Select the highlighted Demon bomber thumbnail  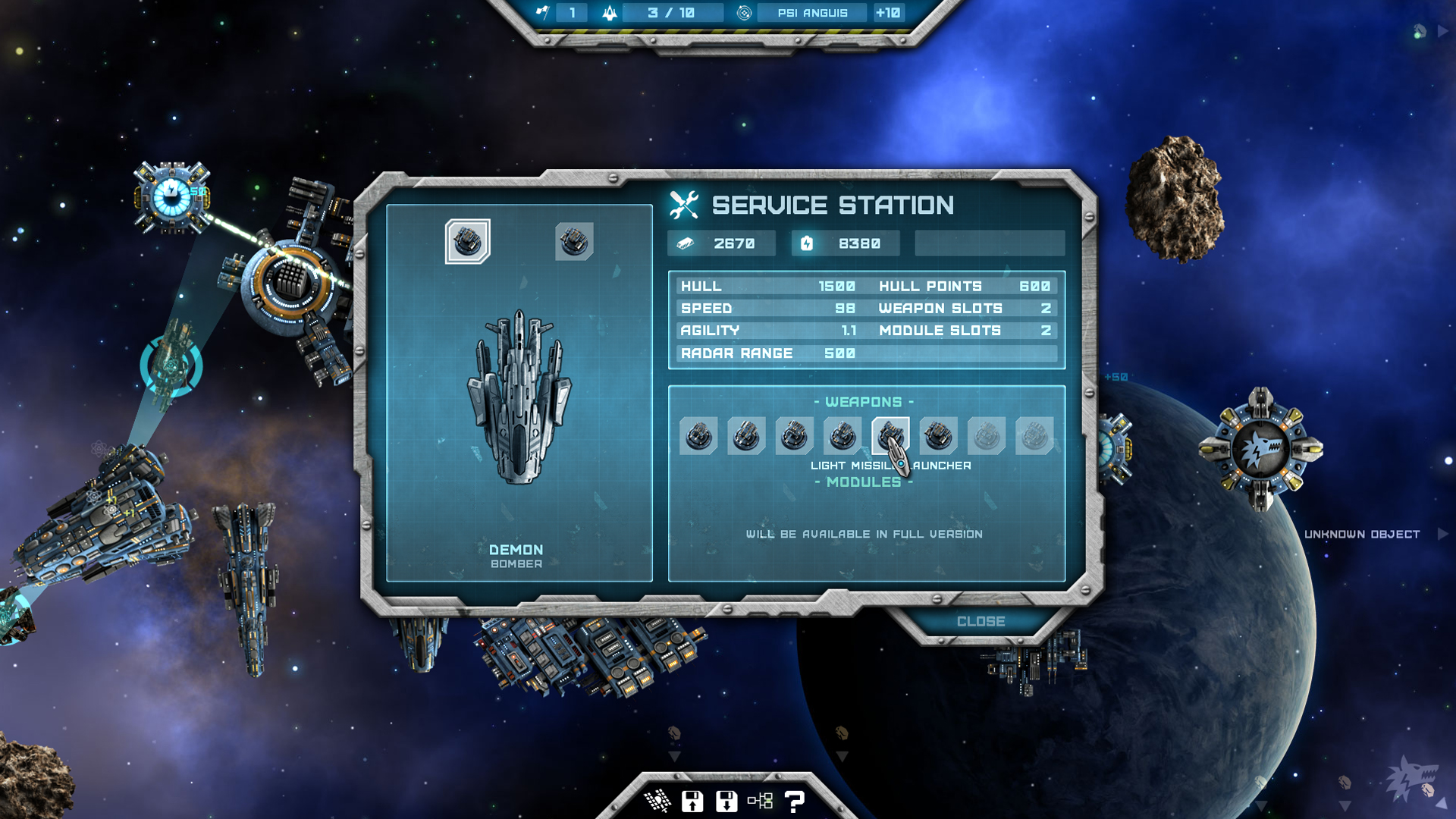coord(468,240)
